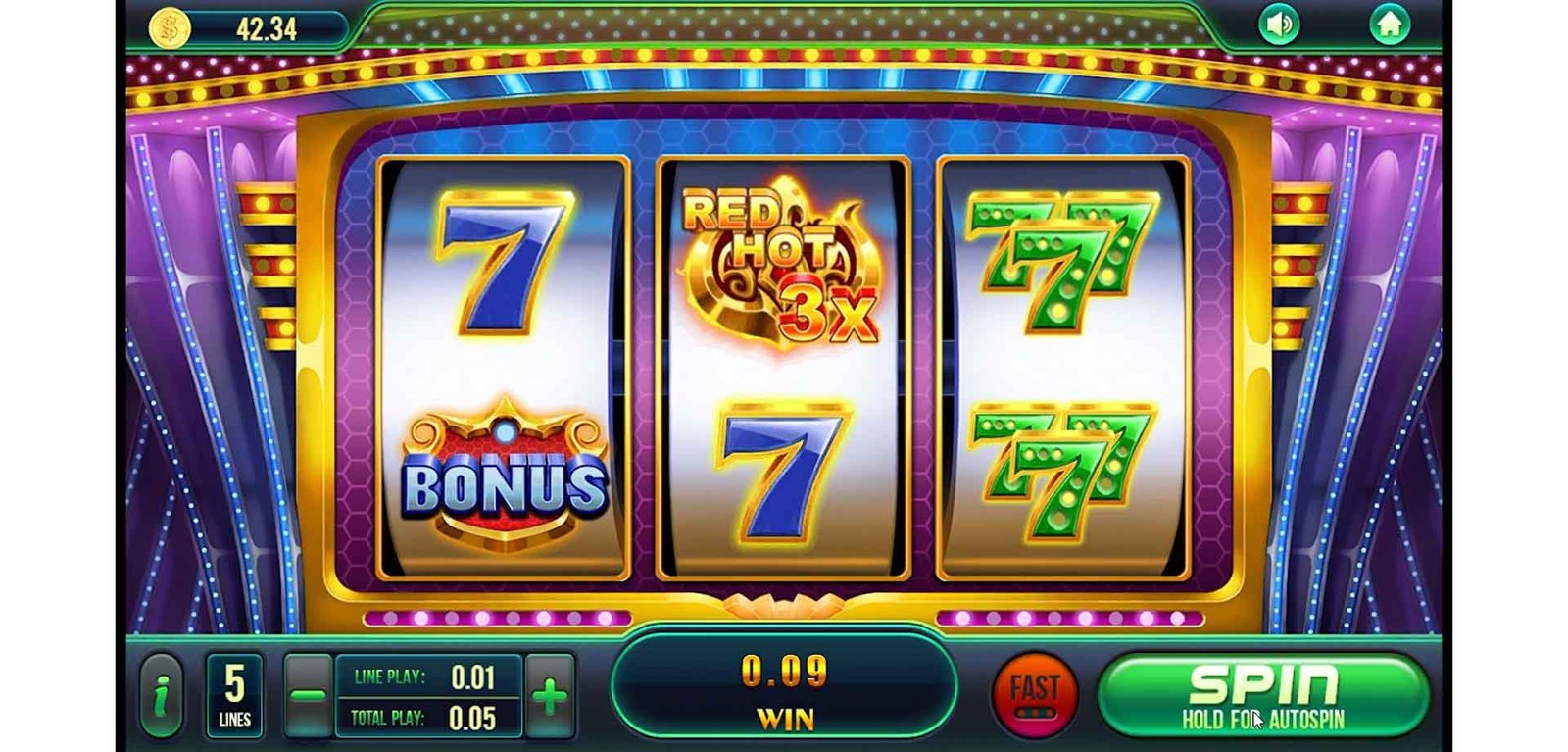
Task: Return to lobby via the home icon
Action: (x=1389, y=25)
